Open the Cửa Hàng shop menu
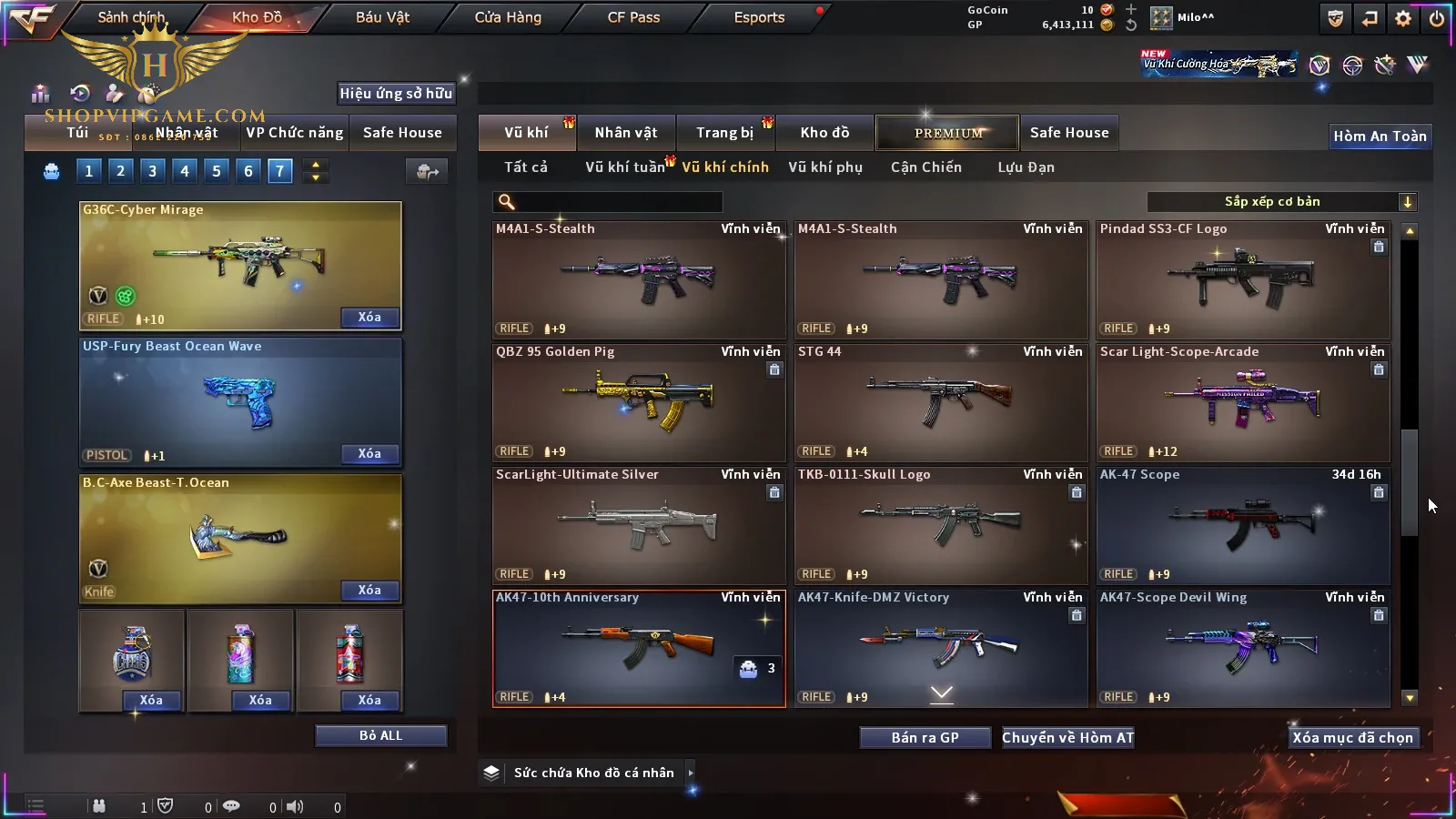The width and height of the screenshot is (1456, 819). [508, 17]
